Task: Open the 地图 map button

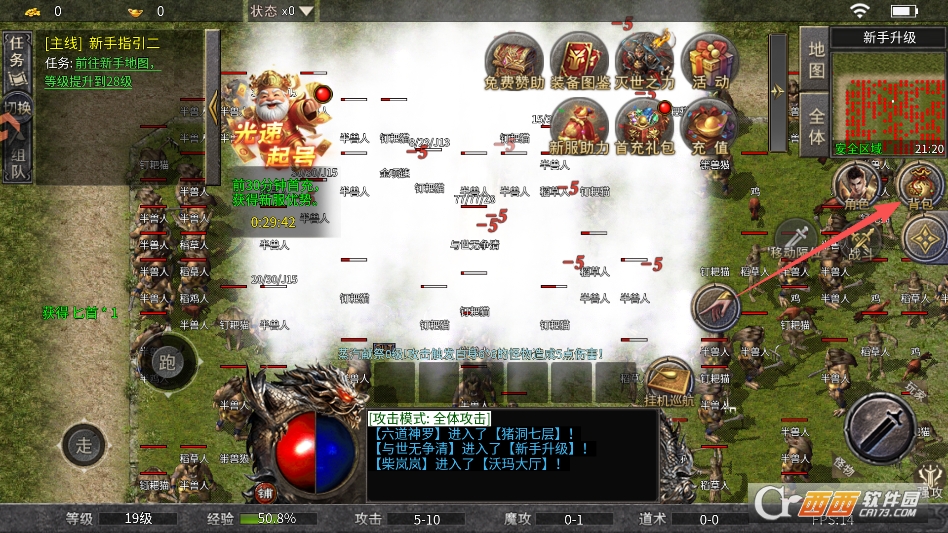Action: [x=817, y=58]
